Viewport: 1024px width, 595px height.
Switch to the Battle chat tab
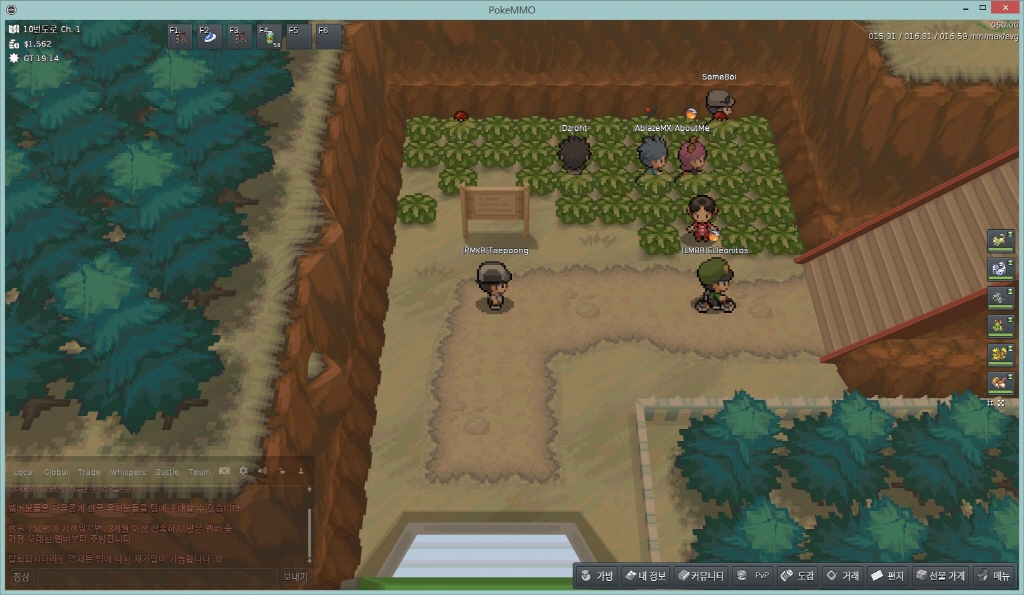[167, 472]
